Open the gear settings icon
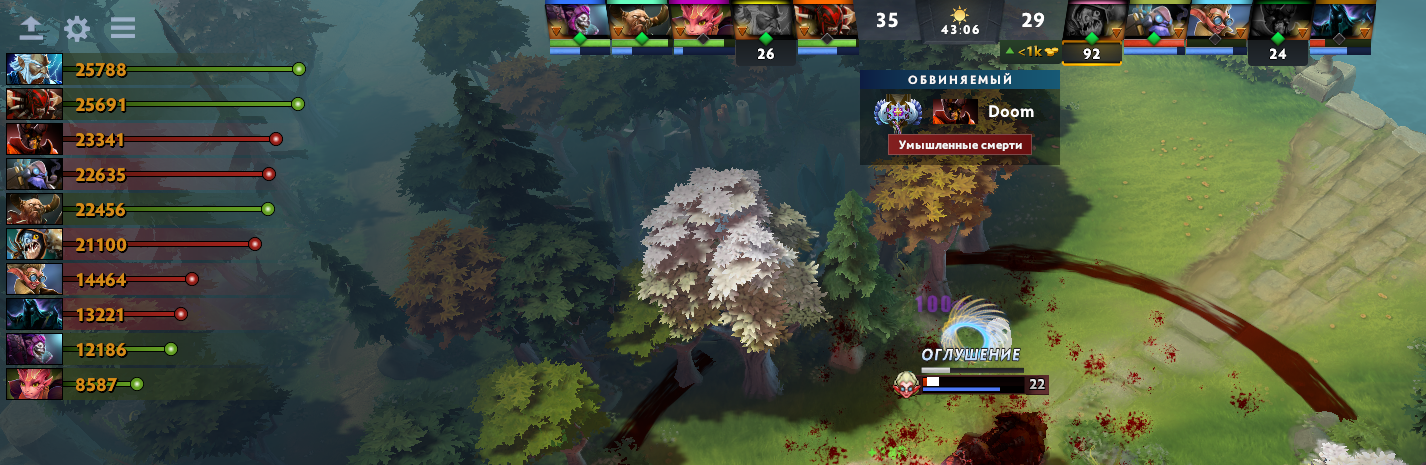Screen dimensions: 1426x465 point(77,28)
